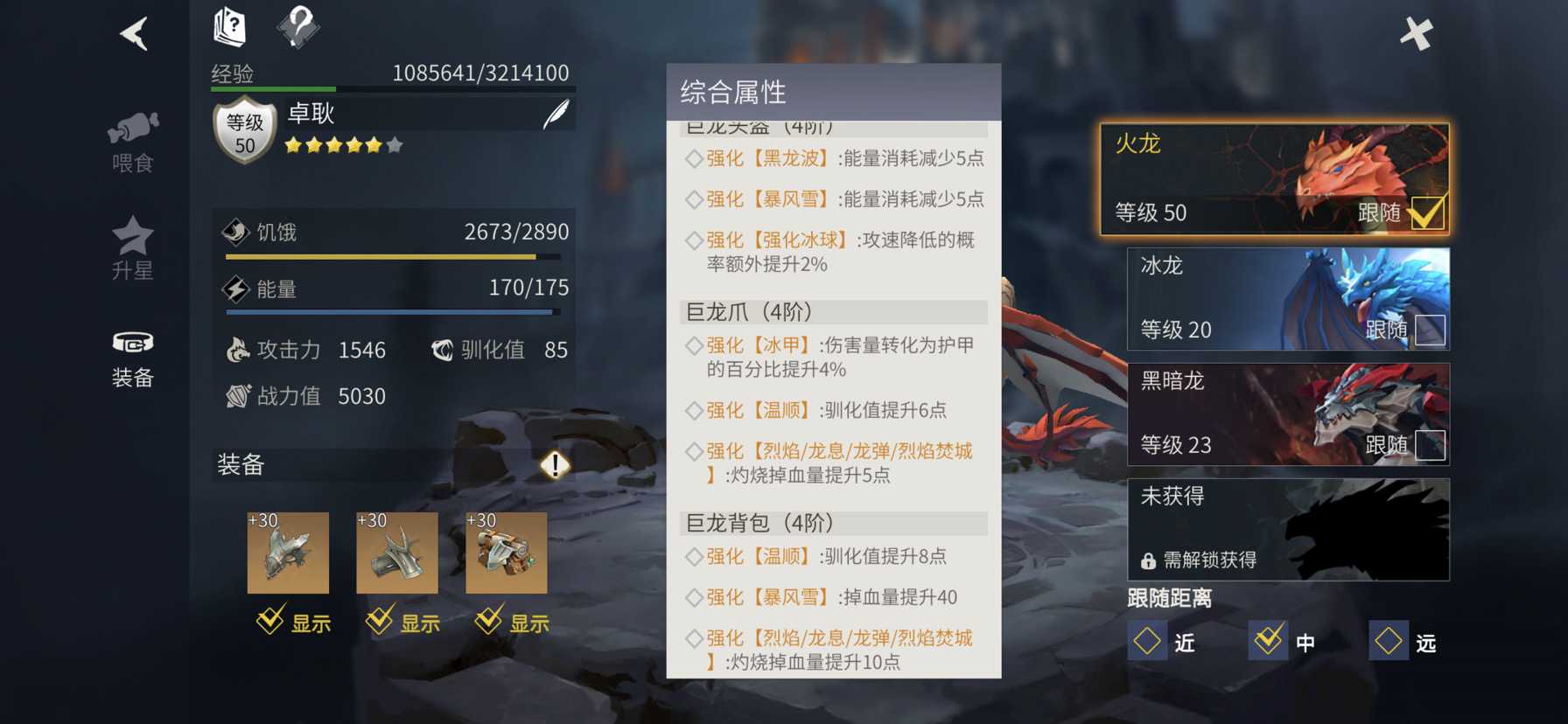Uncheck the 跟随 checkbox for 火龙
1568x724 pixels.
(x=1430, y=212)
